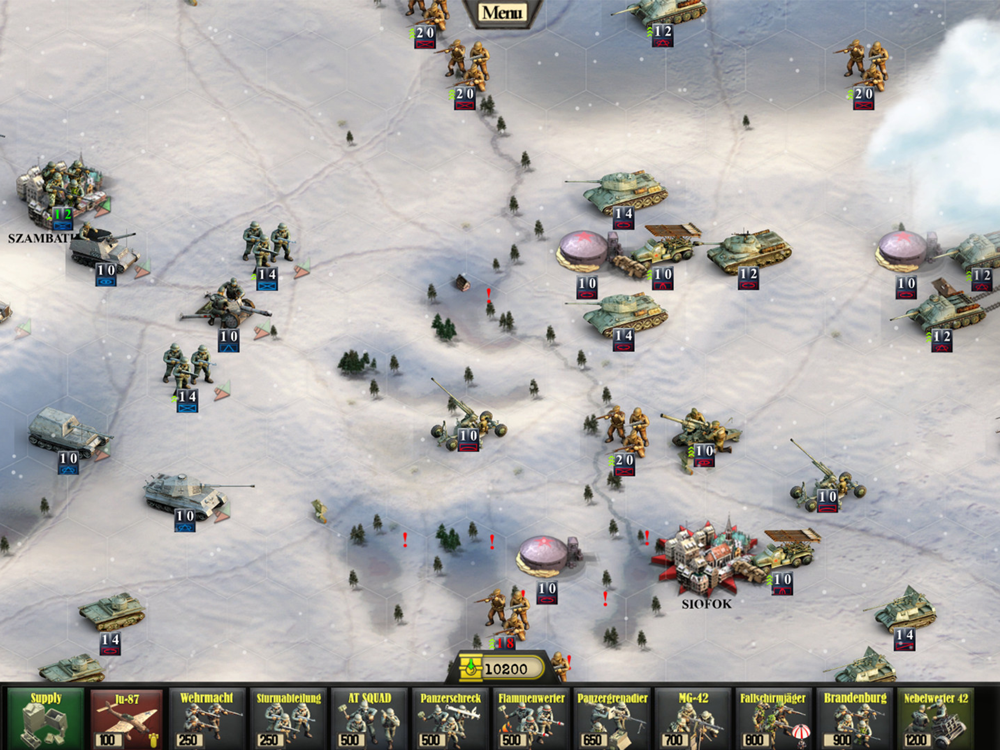Pick the AT SQUAD unit card
This screenshot has height=750, width=1000.
point(369,718)
